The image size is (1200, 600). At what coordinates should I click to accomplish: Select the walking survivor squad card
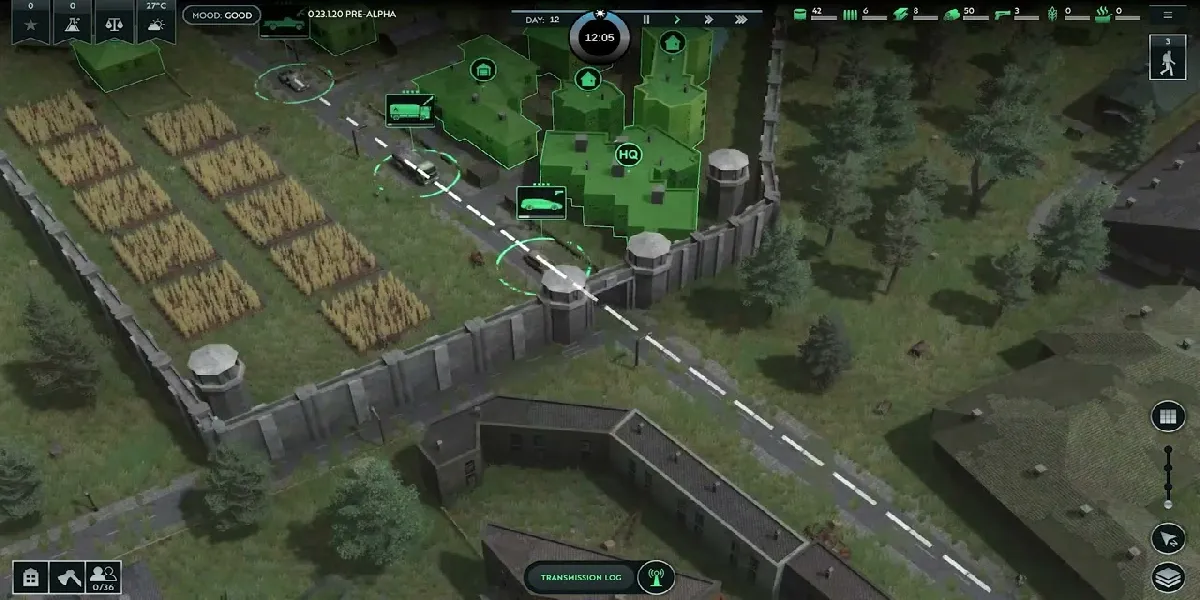tap(1167, 58)
